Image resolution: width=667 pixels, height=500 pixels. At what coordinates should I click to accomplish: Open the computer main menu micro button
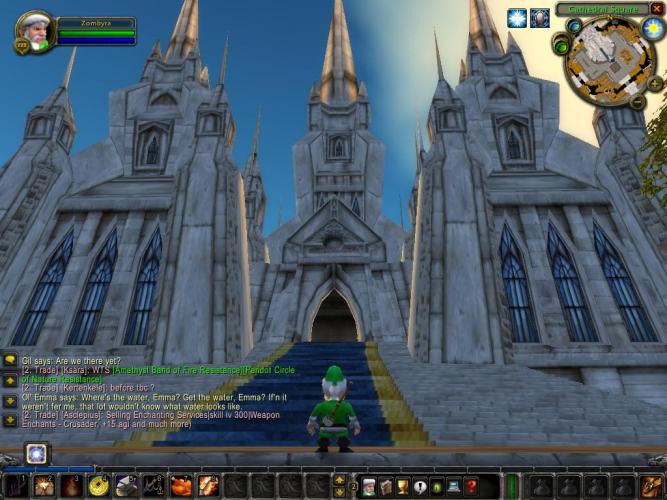click(x=454, y=486)
